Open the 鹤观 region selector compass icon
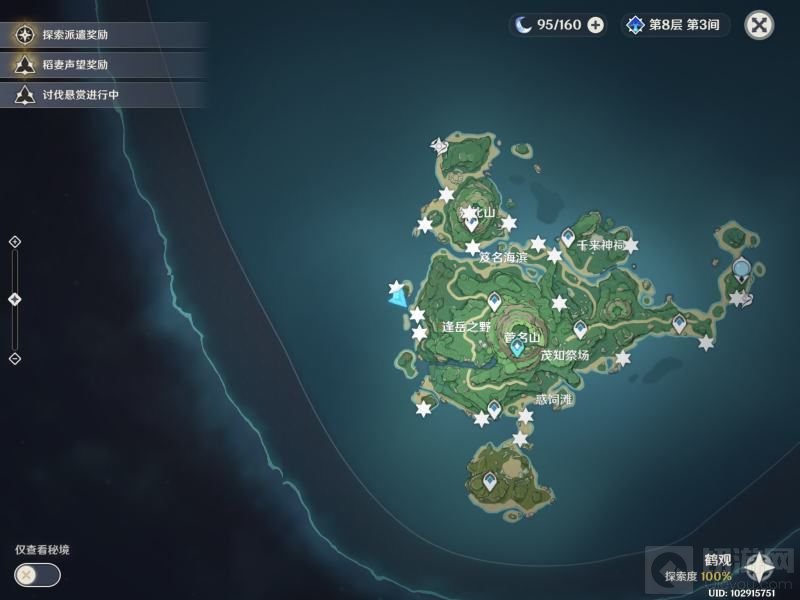This screenshot has width=800, height=600. point(760,568)
